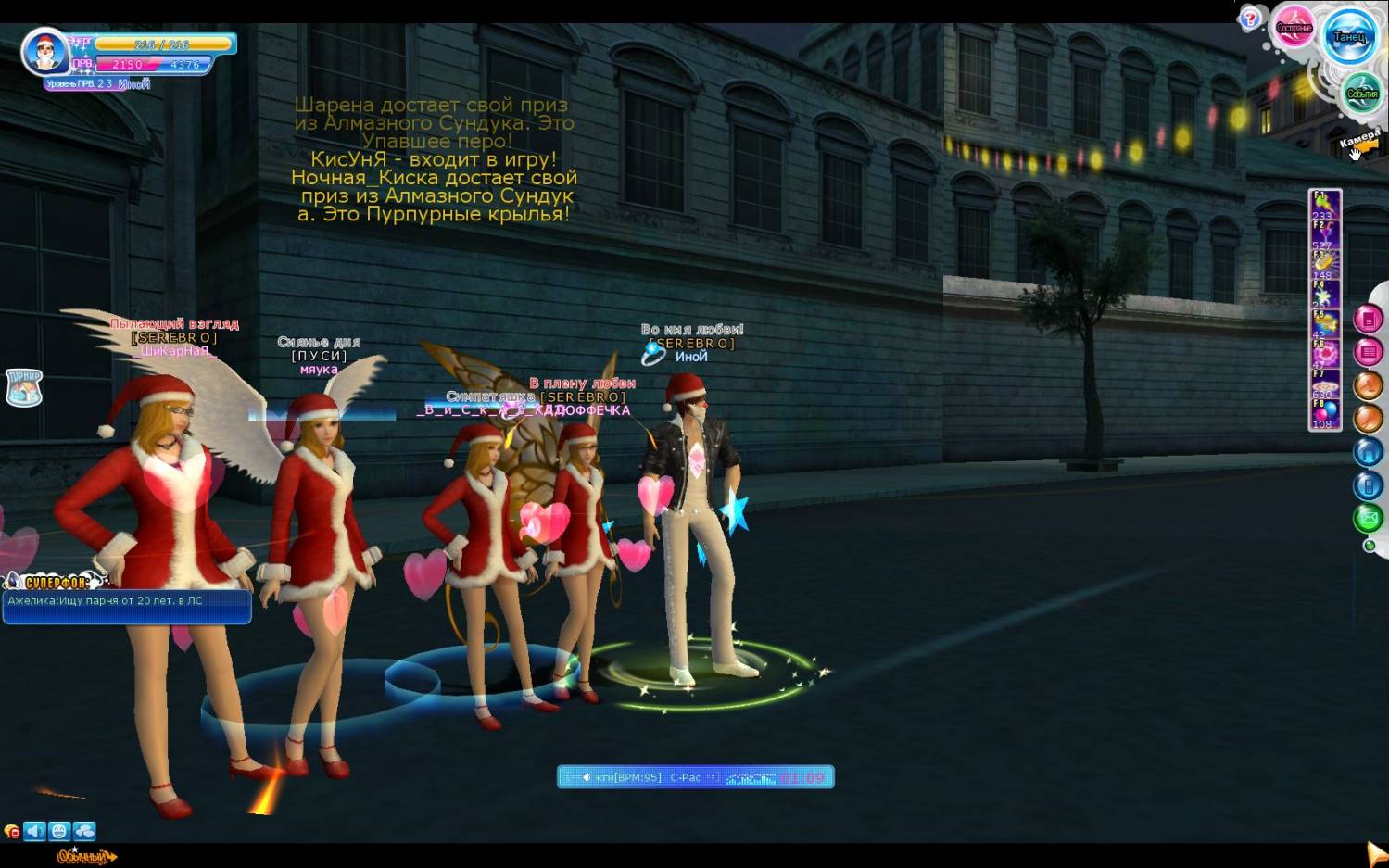Open the emoticons smiley button
The height and width of the screenshot is (868, 1389).
(x=59, y=831)
